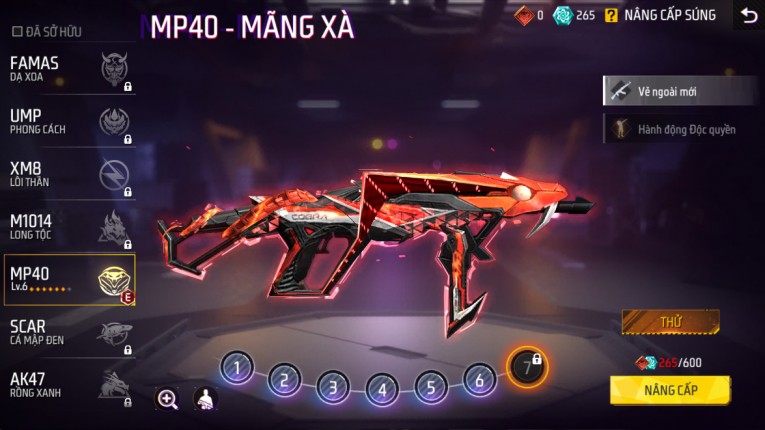The height and width of the screenshot is (430, 765).
Task: Select upgrade level node 6
Action: [480, 380]
